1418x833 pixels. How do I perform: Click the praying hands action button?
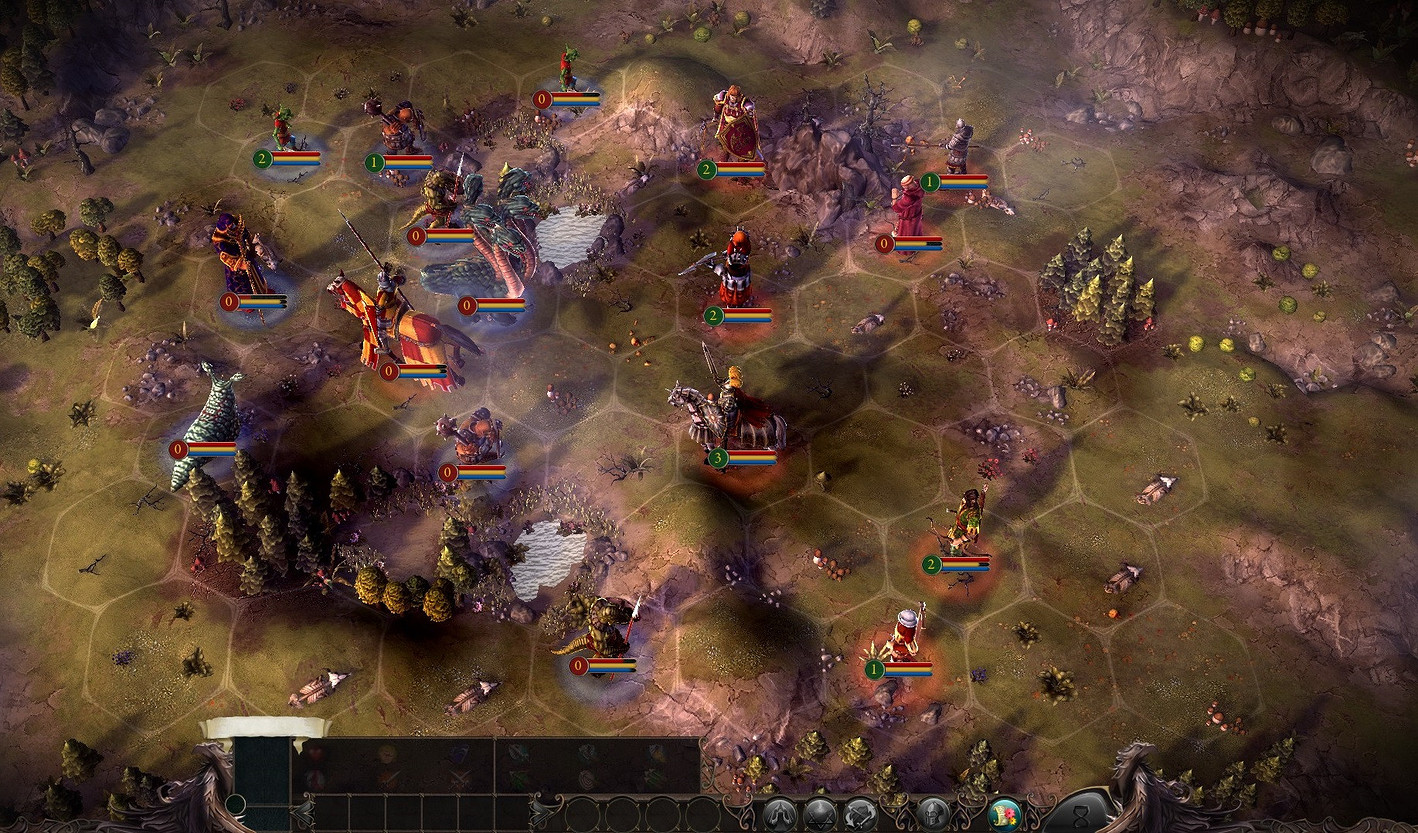[x=781, y=814]
